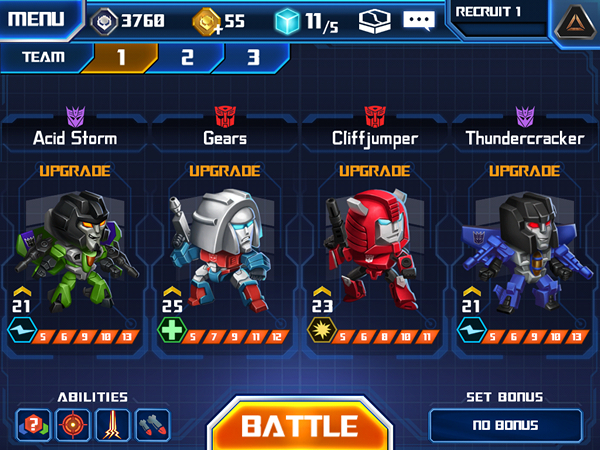Upgrade Gears
600x450 pixels.
225,171
